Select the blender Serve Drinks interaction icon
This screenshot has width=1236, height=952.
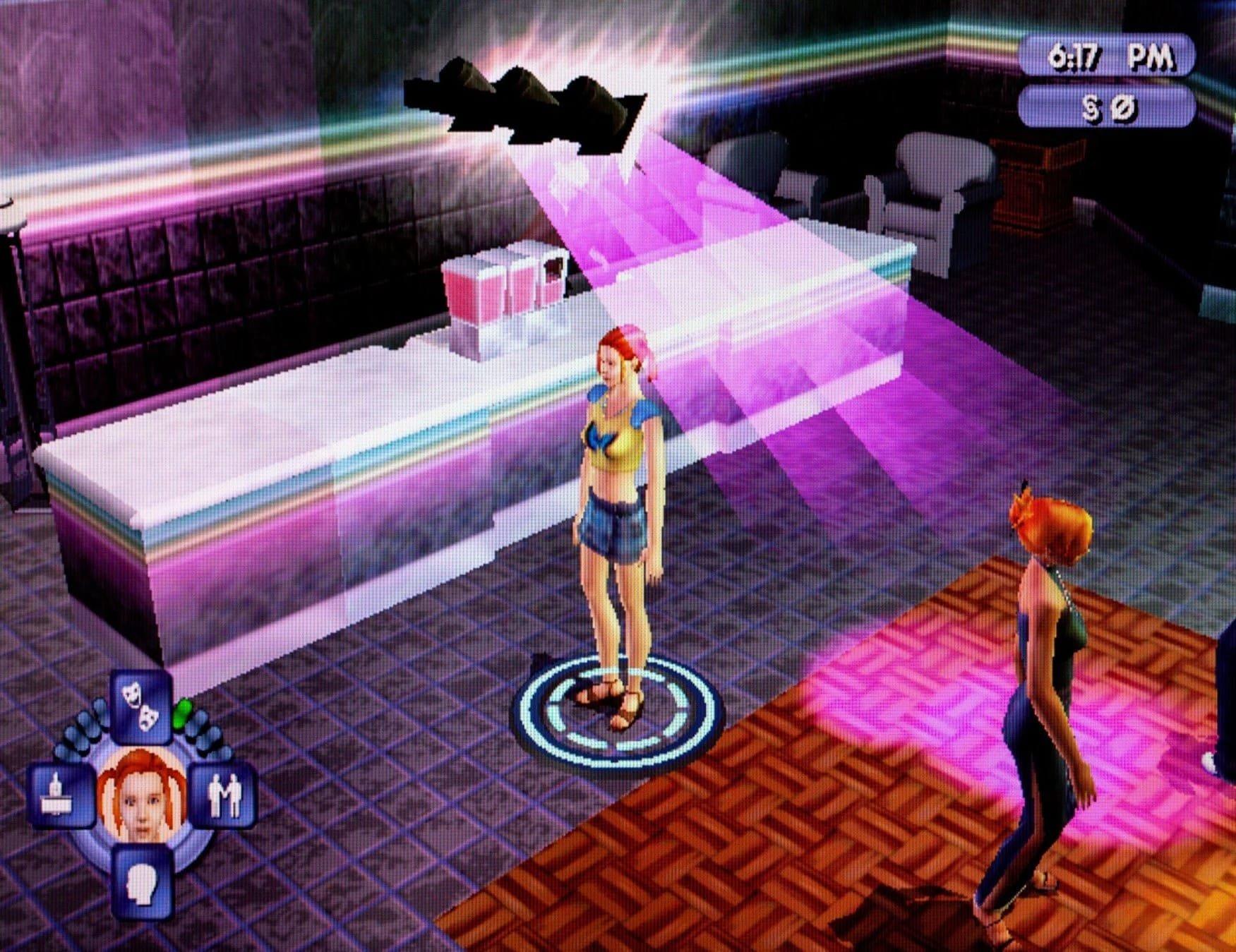tap(55, 795)
